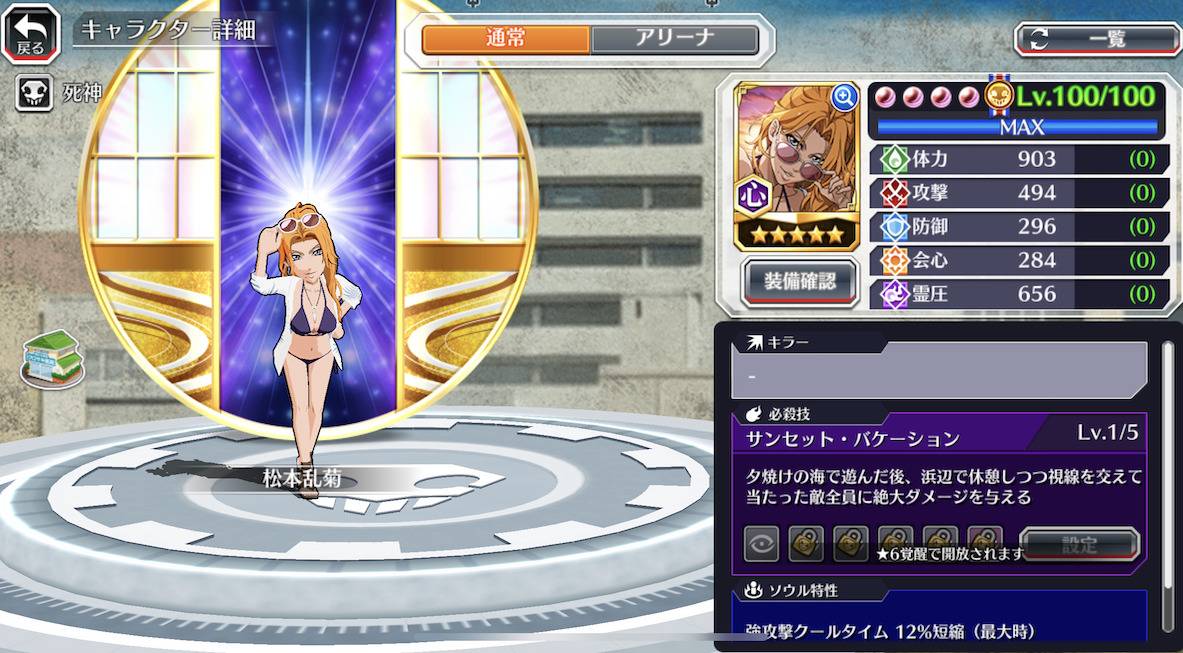Click the detail panel scrollbar
Viewport: 1183px width, 653px height.
tap(1166, 480)
